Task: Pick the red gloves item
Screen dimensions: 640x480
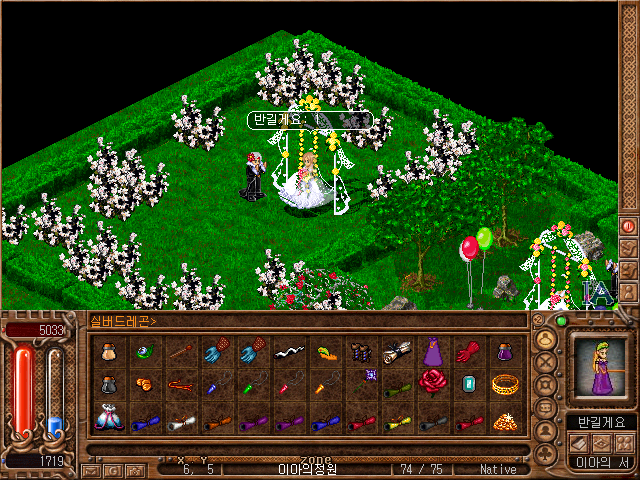Action: coord(467,351)
